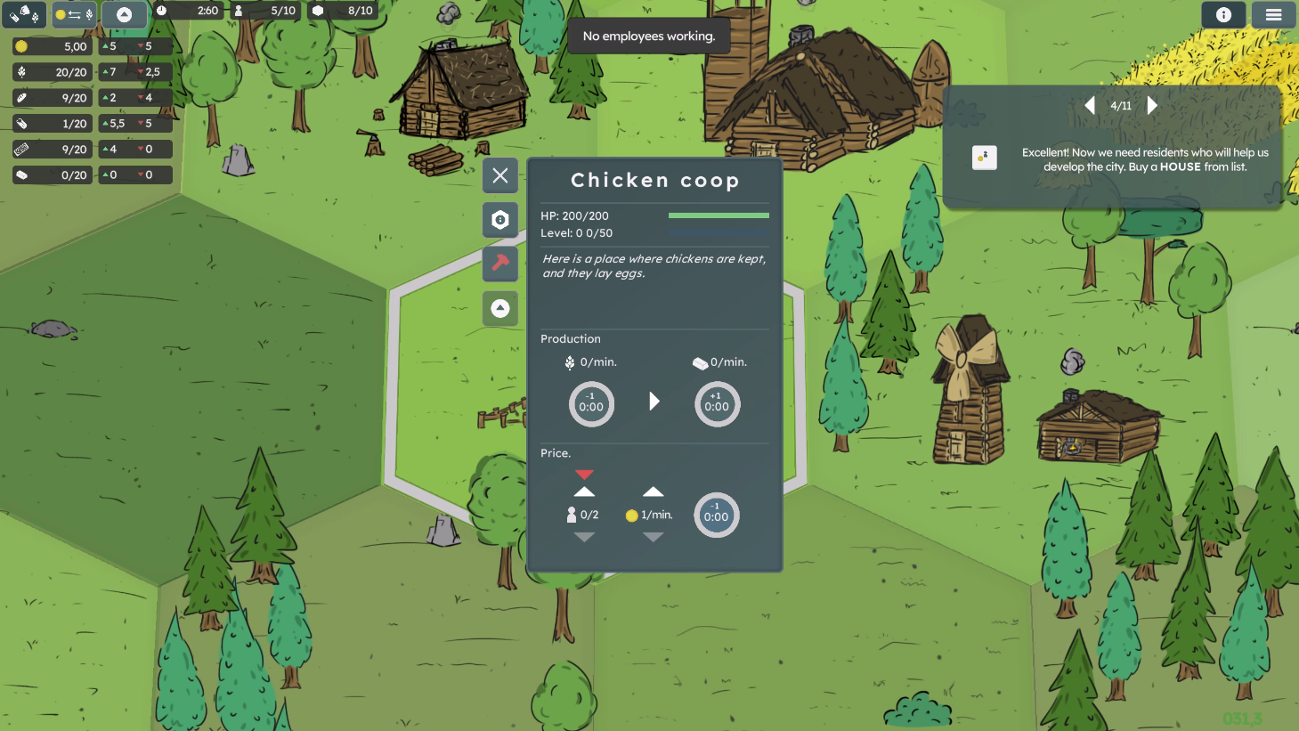Decrease price using arrow below 1/min

coord(654,537)
